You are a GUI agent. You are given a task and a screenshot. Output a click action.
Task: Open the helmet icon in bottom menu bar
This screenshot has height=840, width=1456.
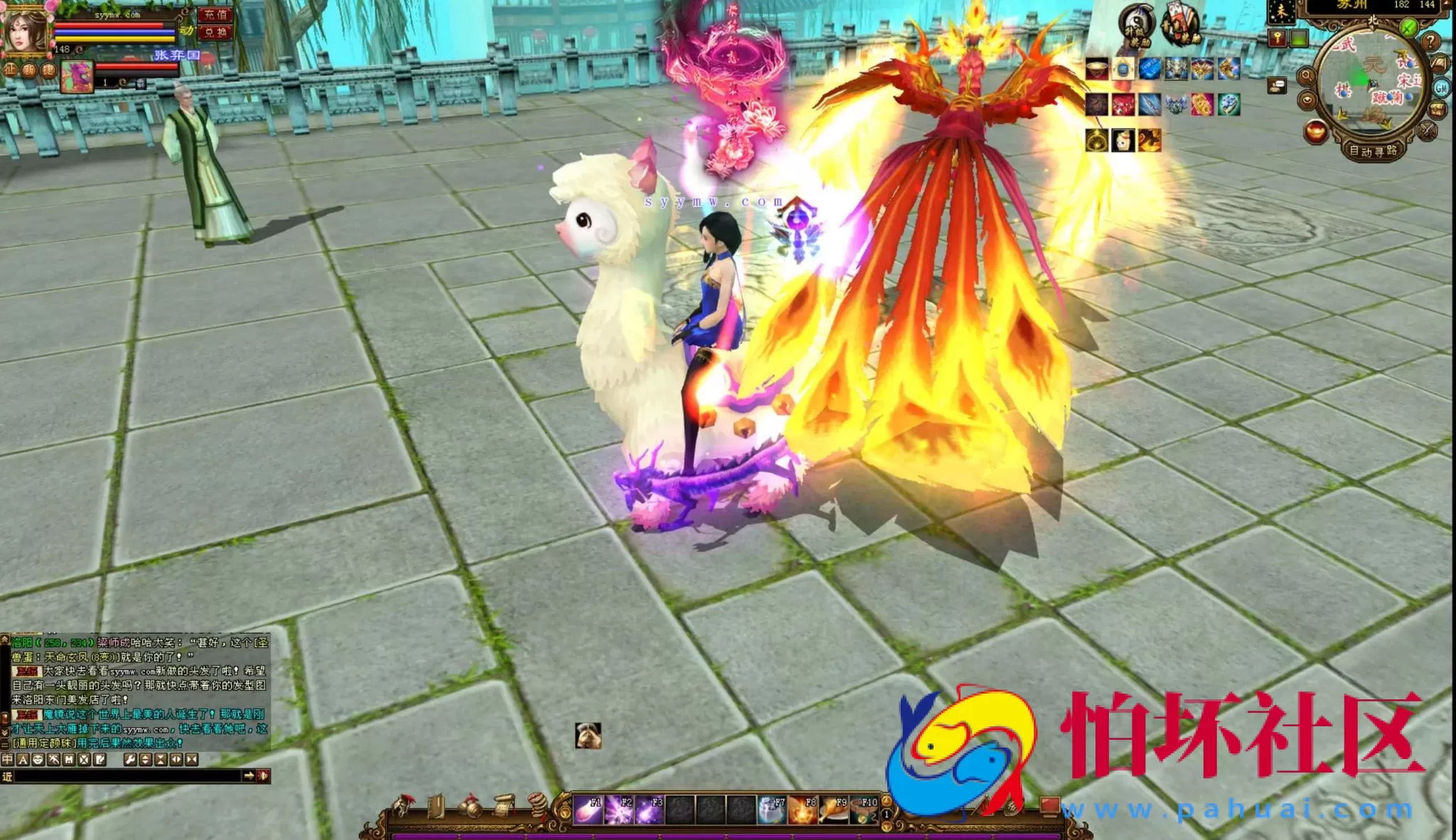click(403, 807)
